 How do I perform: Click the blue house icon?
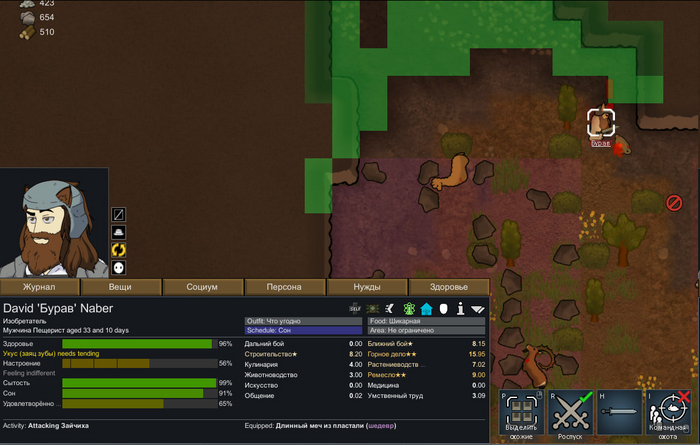click(x=426, y=308)
